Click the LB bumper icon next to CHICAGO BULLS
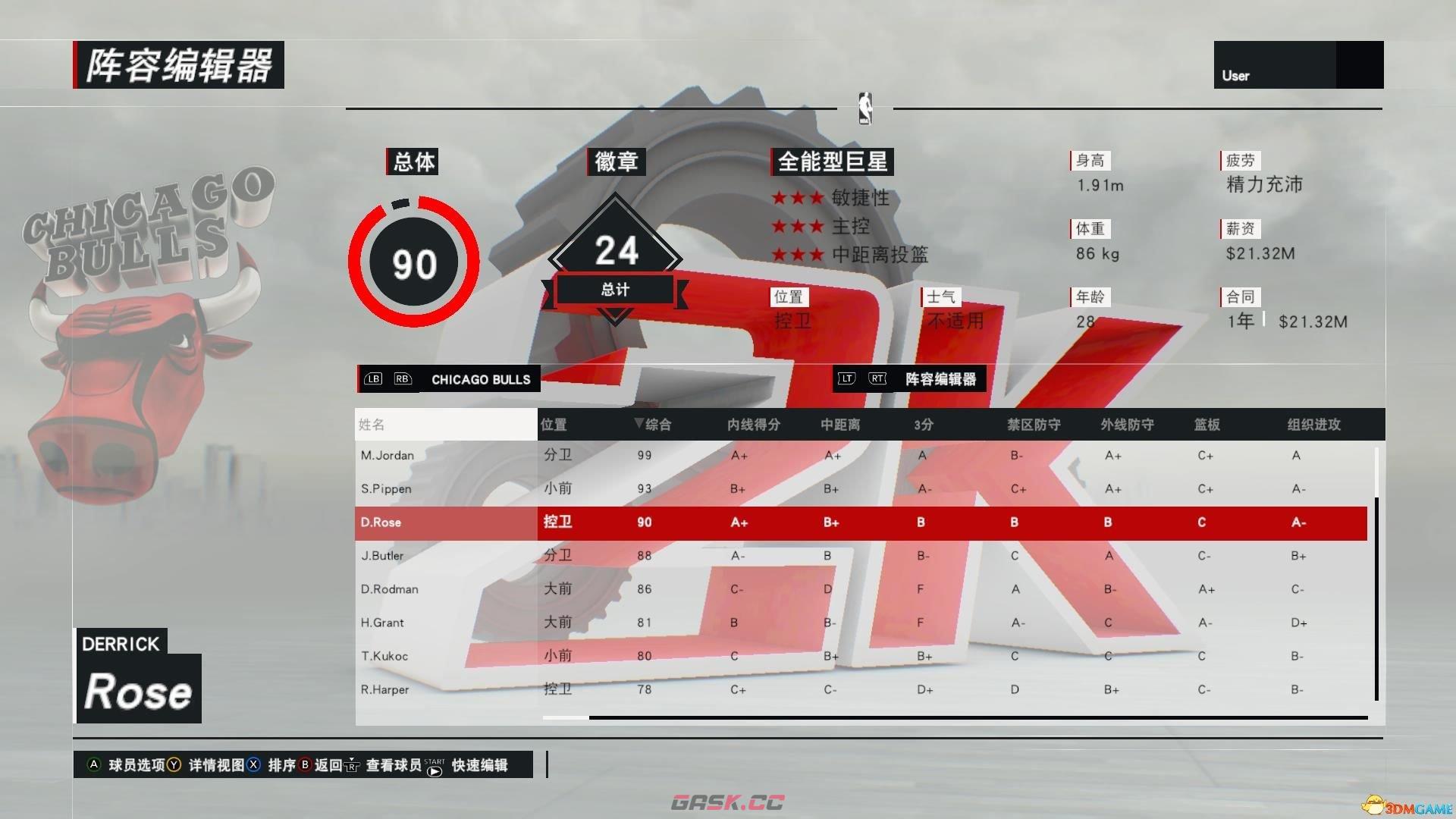Image resolution: width=1456 pixels, height=819 pixels. 373,379
